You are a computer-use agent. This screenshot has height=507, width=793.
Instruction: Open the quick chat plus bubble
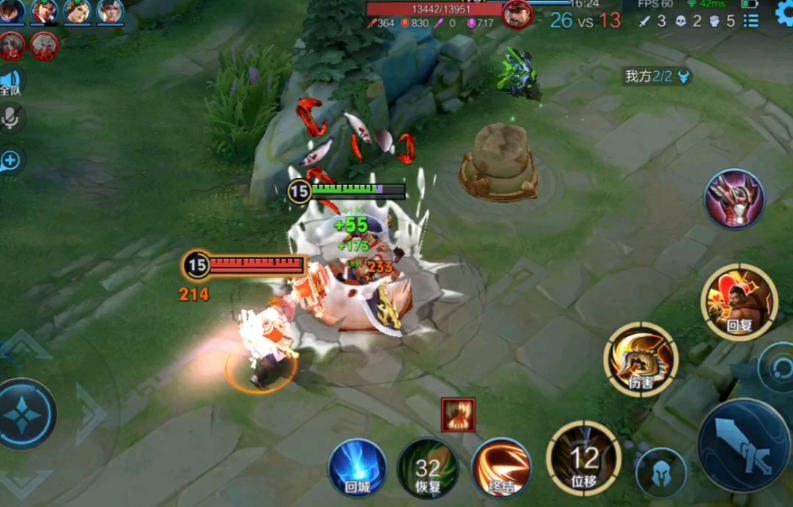pyautogui.click(x=10, y=161)
